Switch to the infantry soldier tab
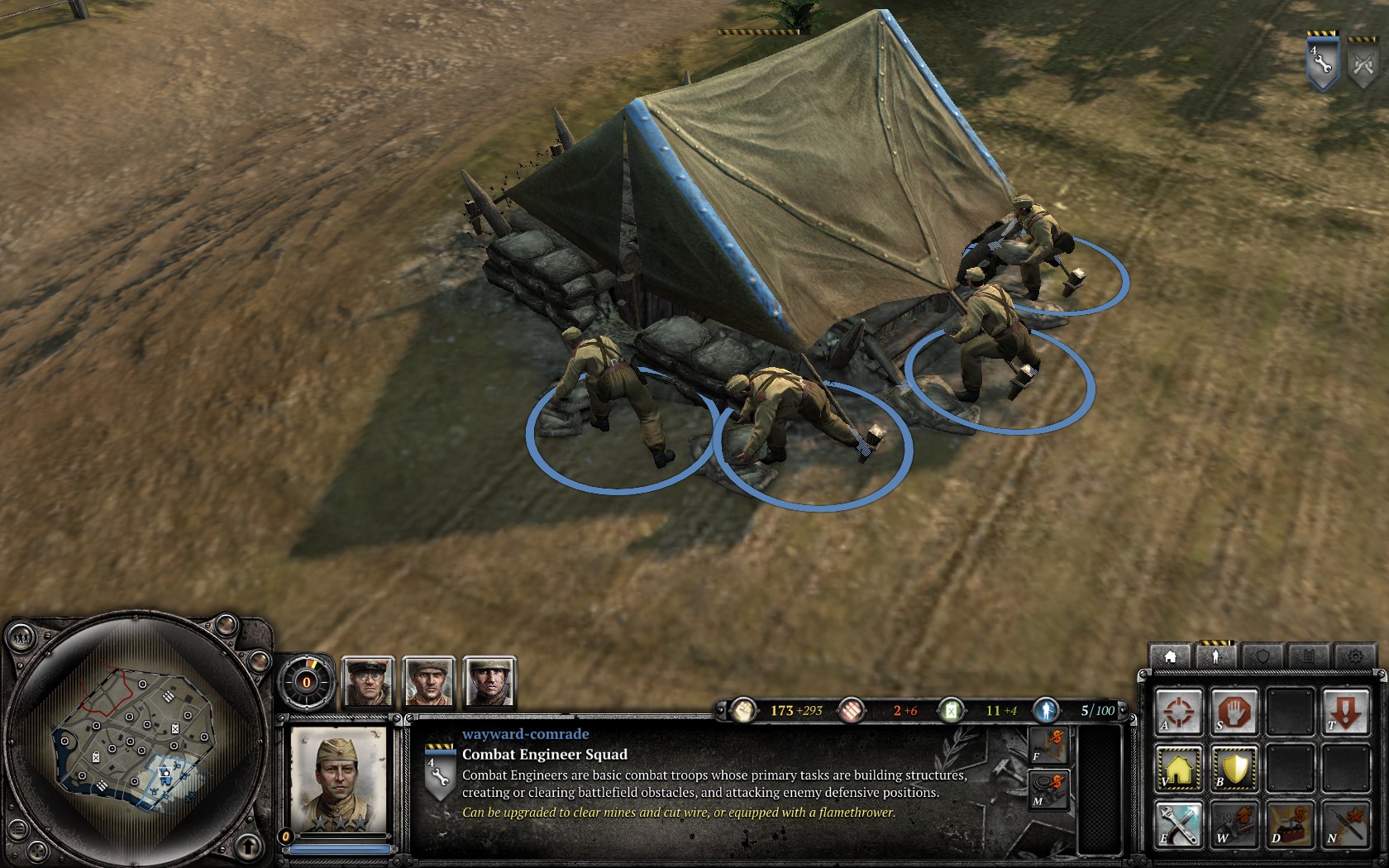Viewport: 1389px width, 868px height. point(1215,656)
